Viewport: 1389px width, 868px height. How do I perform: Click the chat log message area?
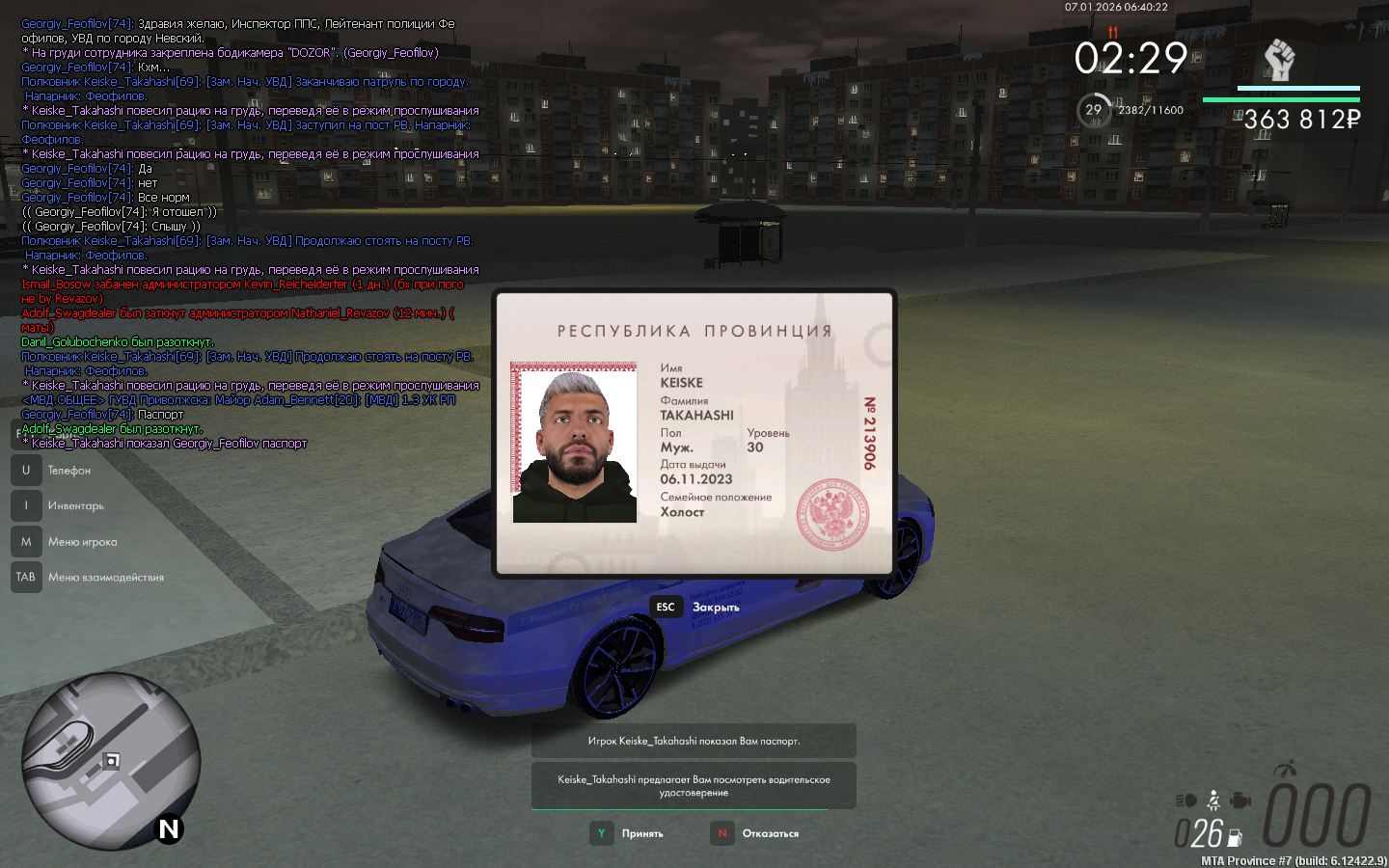251,231
